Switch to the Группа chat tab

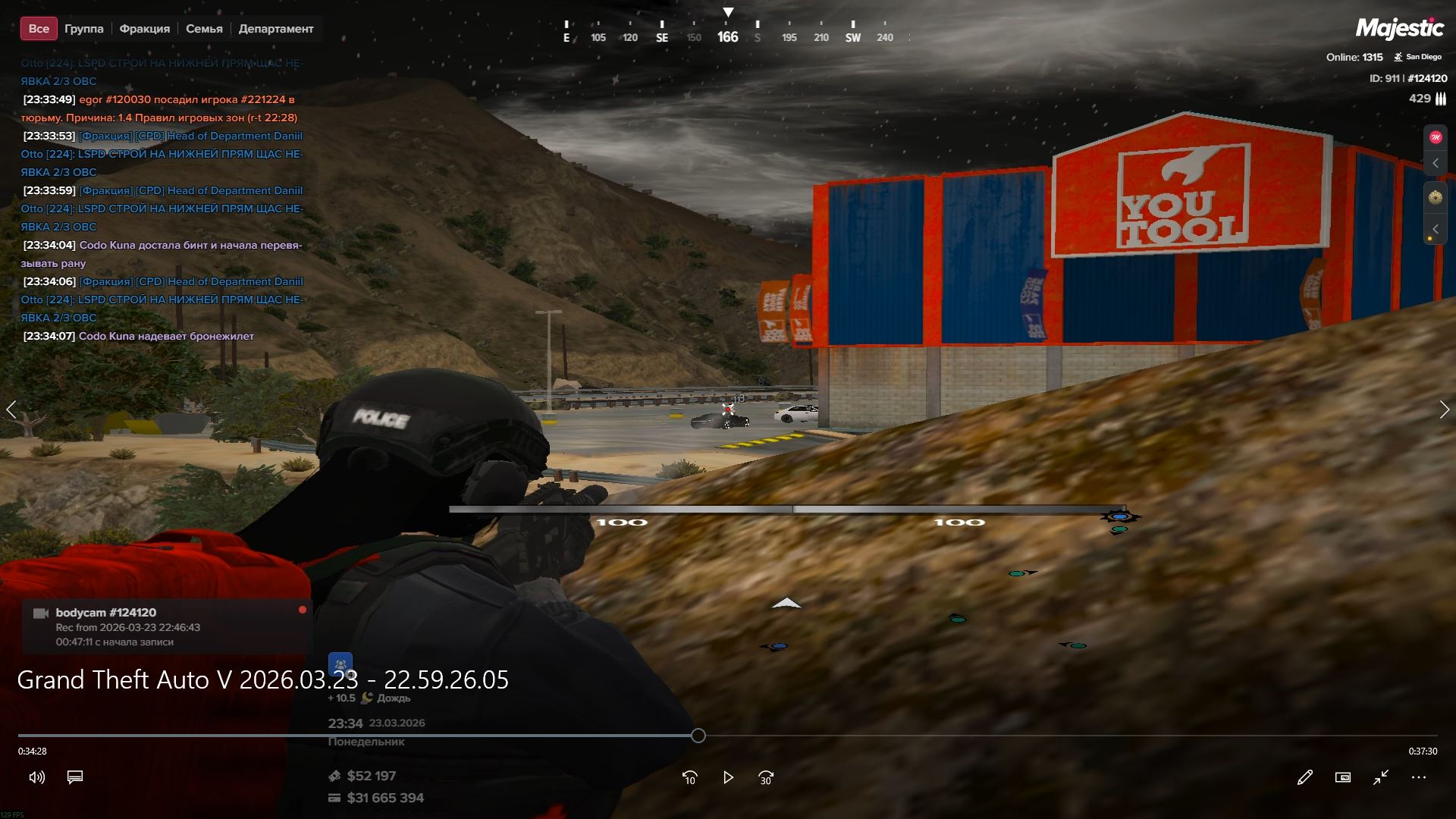pyautogui.click(x=83, y=29)
